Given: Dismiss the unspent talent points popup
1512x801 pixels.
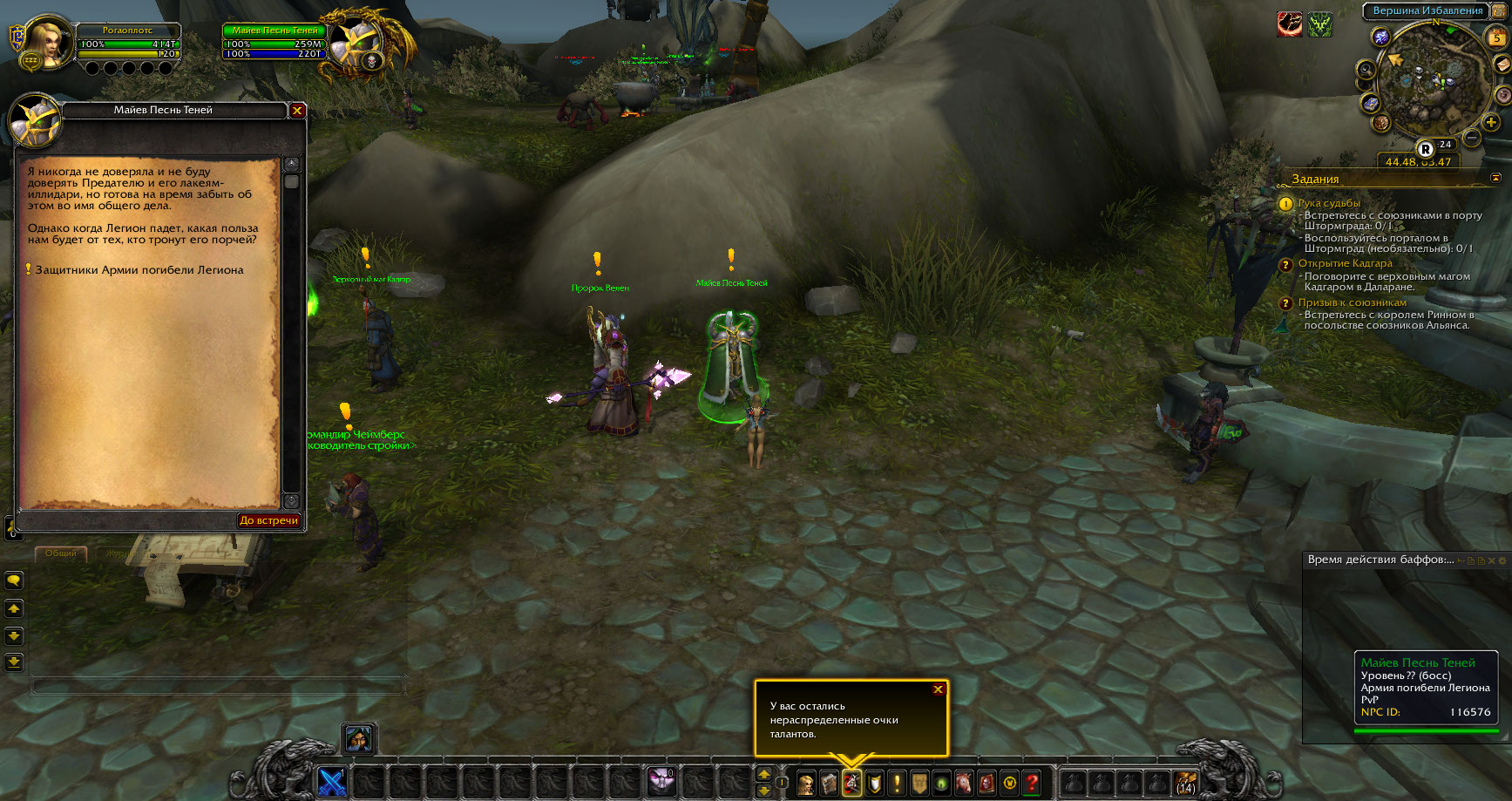Looking at the screenshot, I should pos(938,689).
